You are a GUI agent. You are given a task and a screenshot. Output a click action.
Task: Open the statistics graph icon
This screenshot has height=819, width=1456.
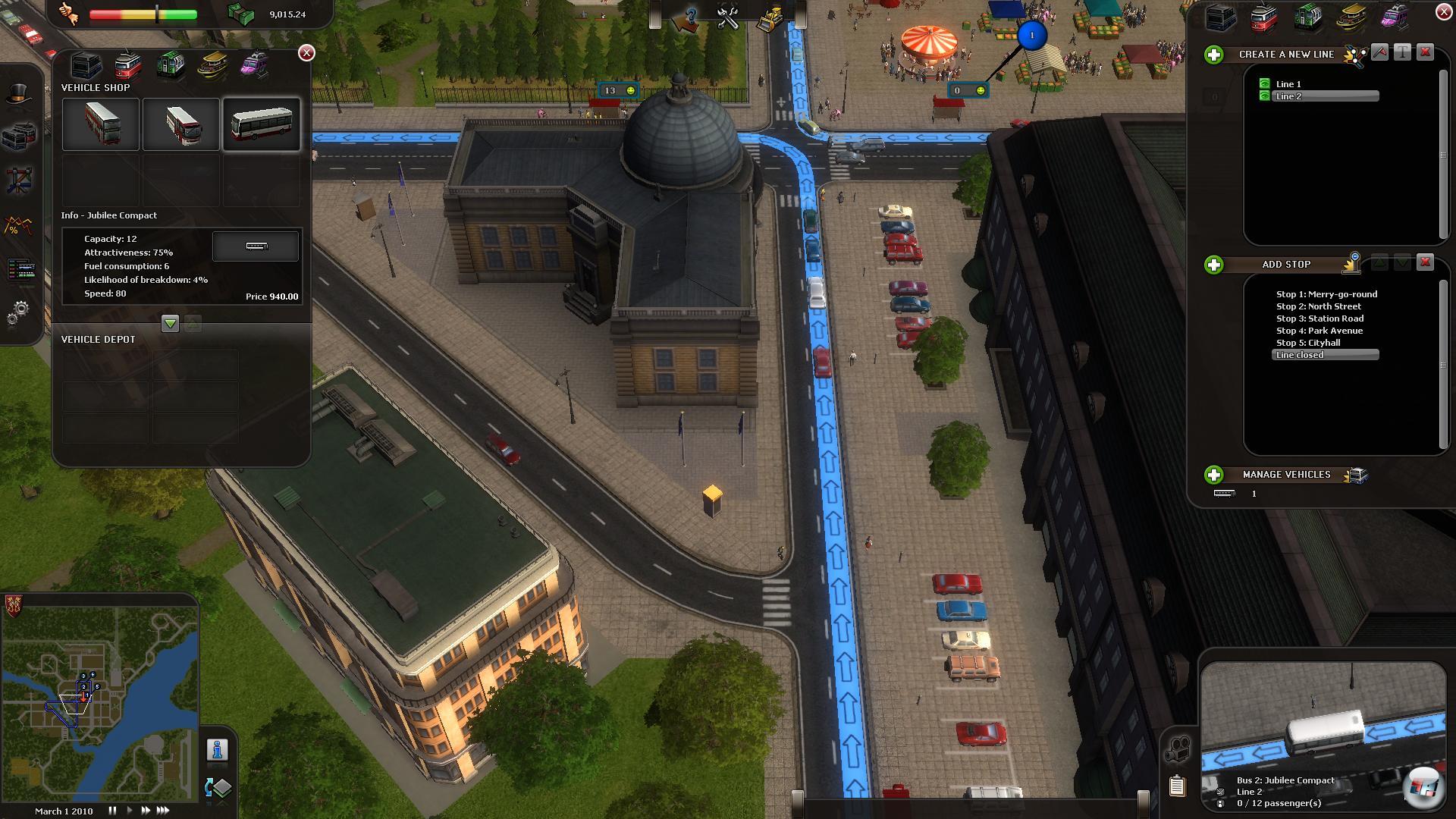(x=18, y=225)
